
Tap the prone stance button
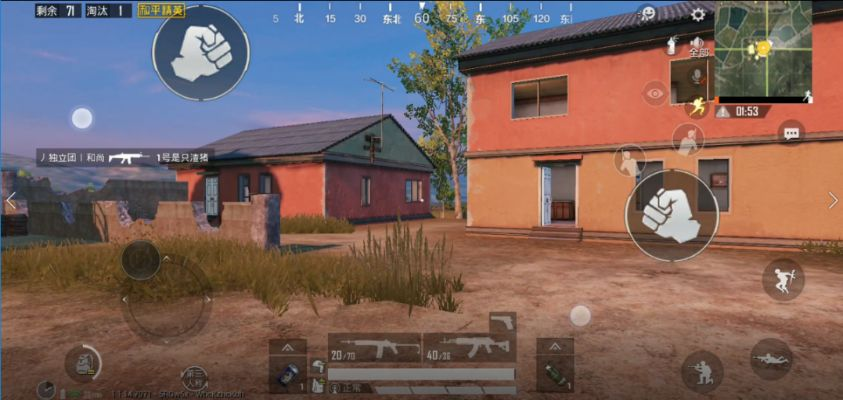770,357
